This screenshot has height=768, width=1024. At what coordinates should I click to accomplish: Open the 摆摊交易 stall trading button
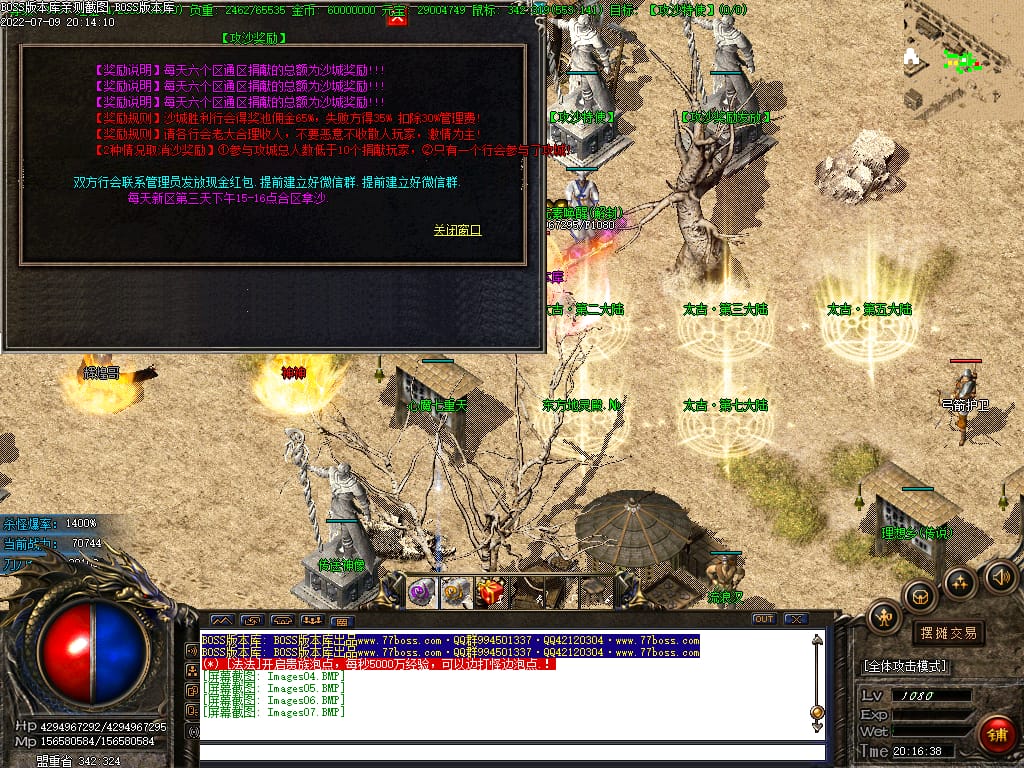[947, 633]
